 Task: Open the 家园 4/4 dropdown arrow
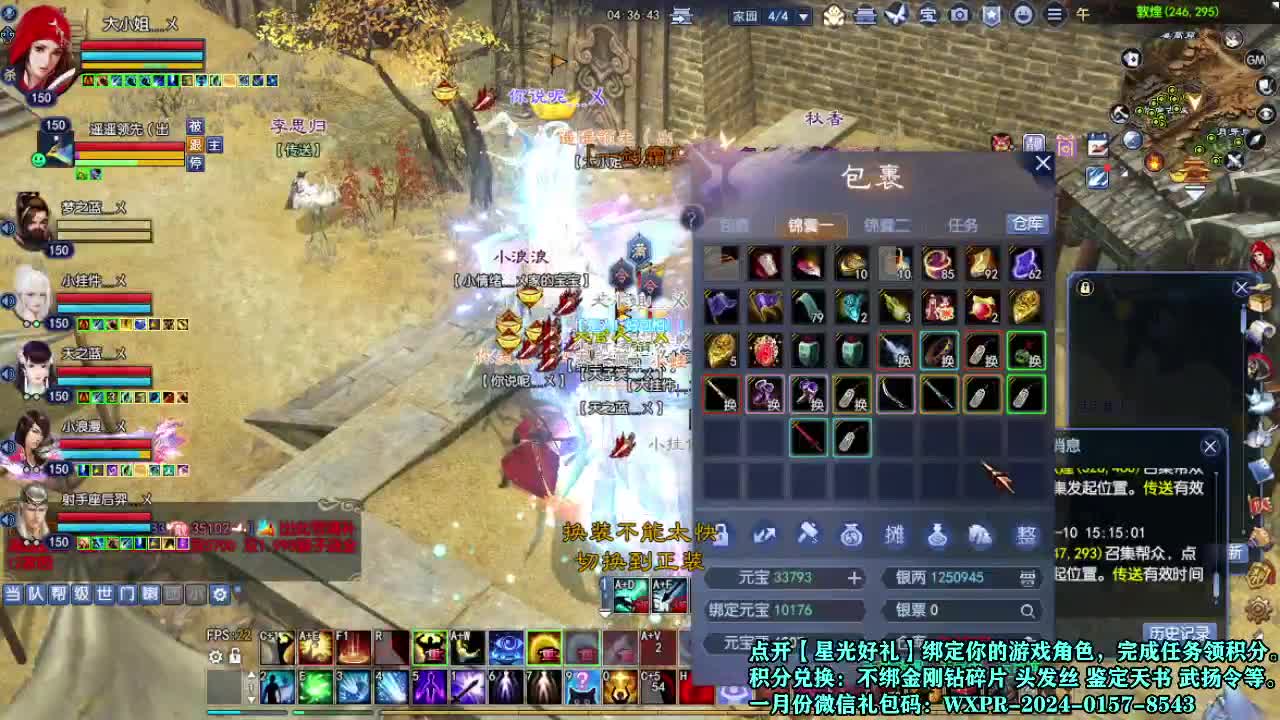coord(803,16)
